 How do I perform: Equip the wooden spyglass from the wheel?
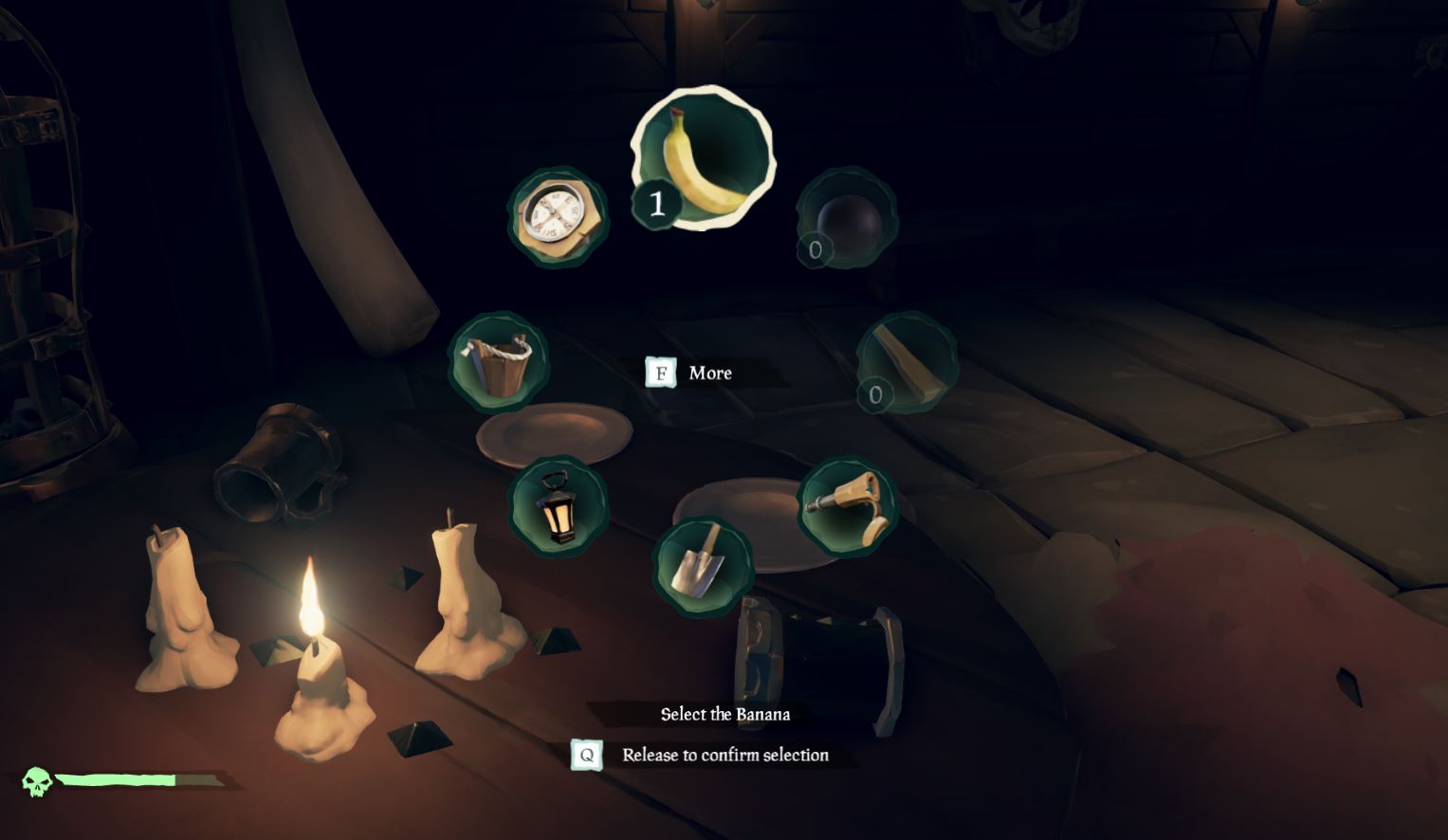(x=846, y=507)
